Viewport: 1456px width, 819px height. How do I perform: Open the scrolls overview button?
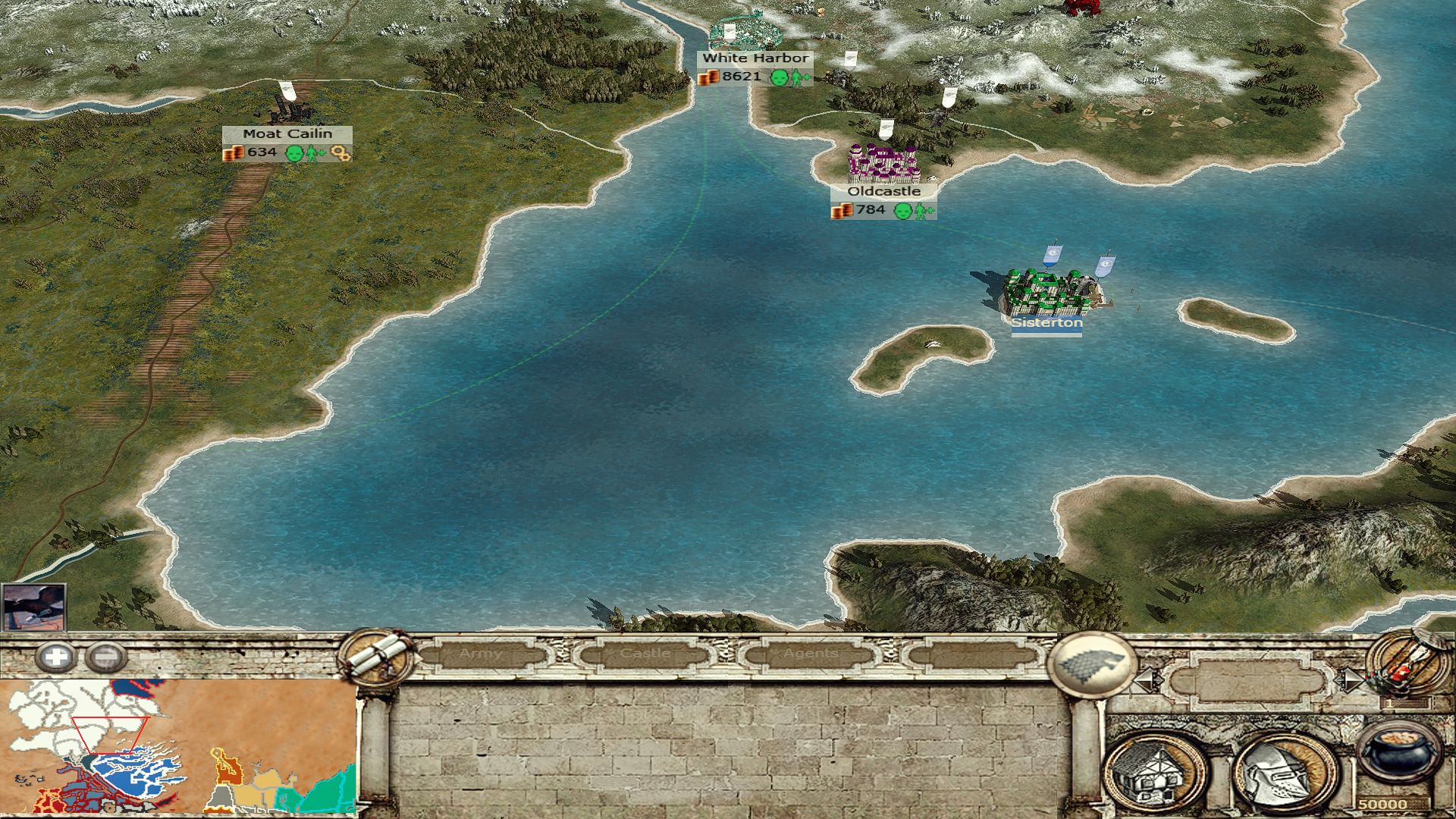coord(377,657)
